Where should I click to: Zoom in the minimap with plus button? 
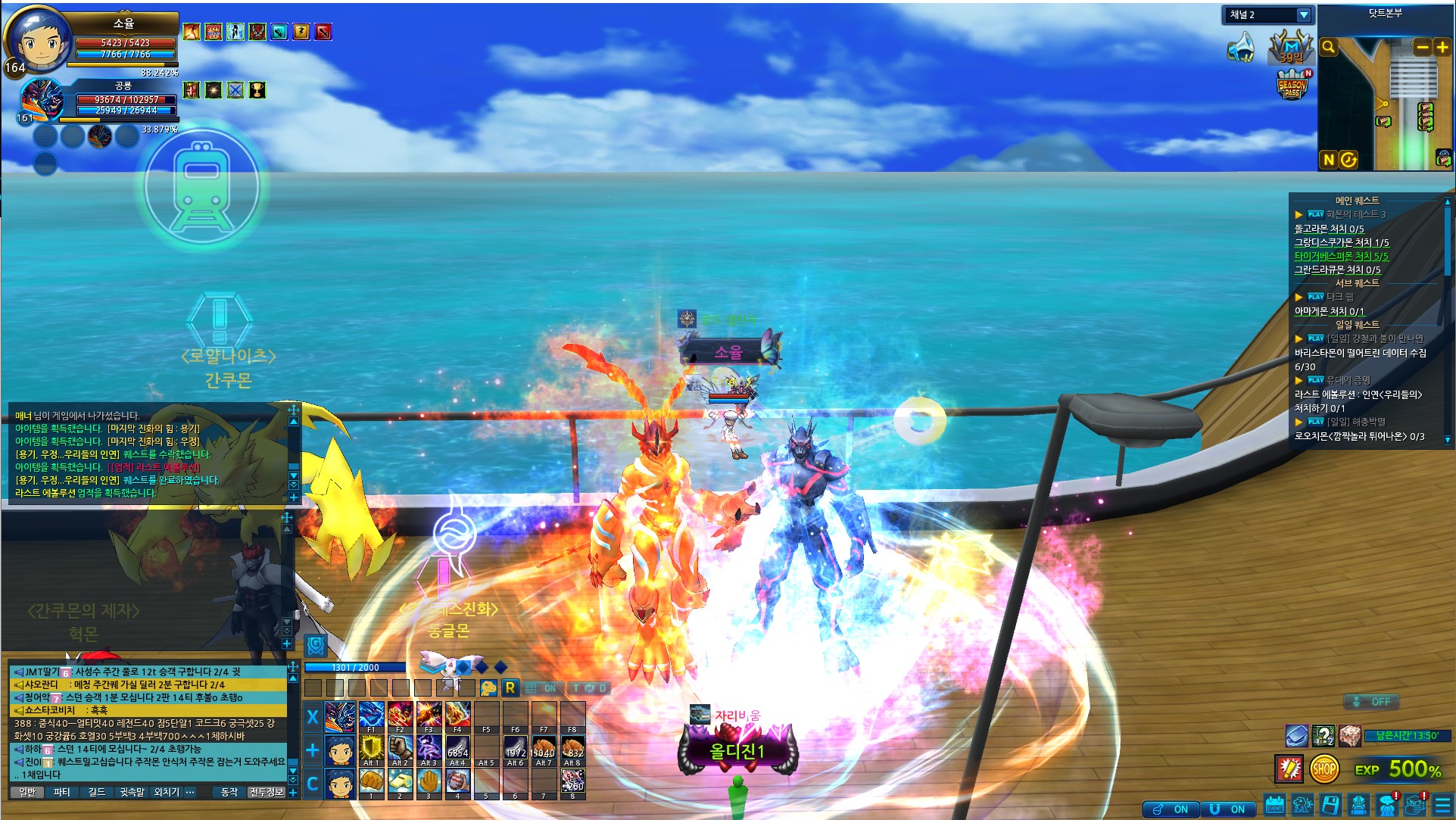click(1442, 47)
